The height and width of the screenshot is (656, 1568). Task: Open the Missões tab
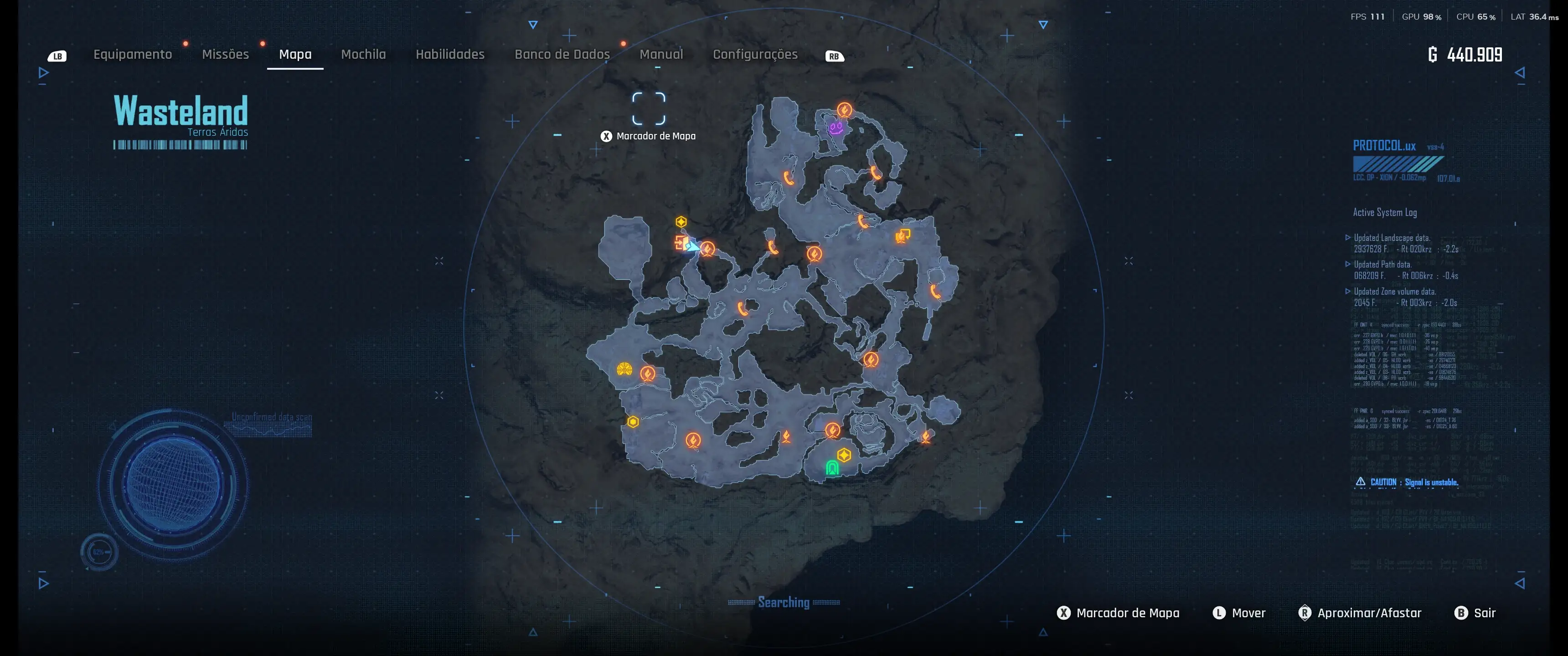tap(225, 55)
